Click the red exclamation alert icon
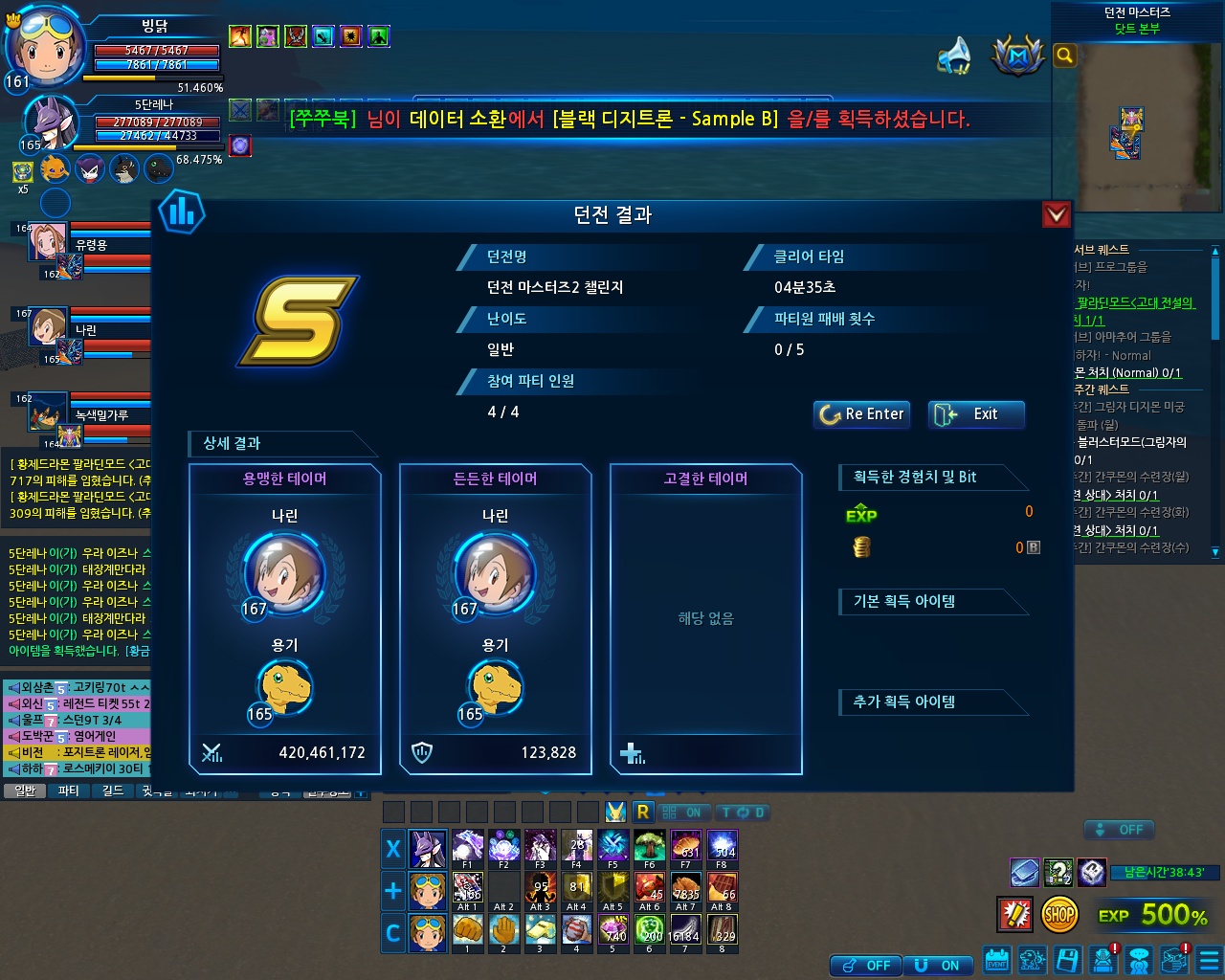 click(x=1014, y=915)
